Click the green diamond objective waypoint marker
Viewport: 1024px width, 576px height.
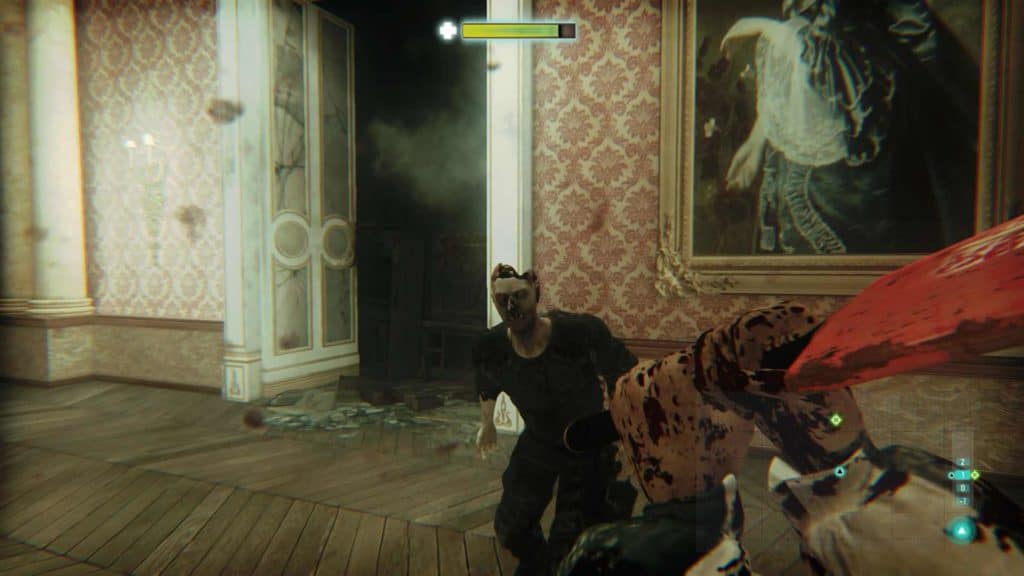[x=835, y=420]
